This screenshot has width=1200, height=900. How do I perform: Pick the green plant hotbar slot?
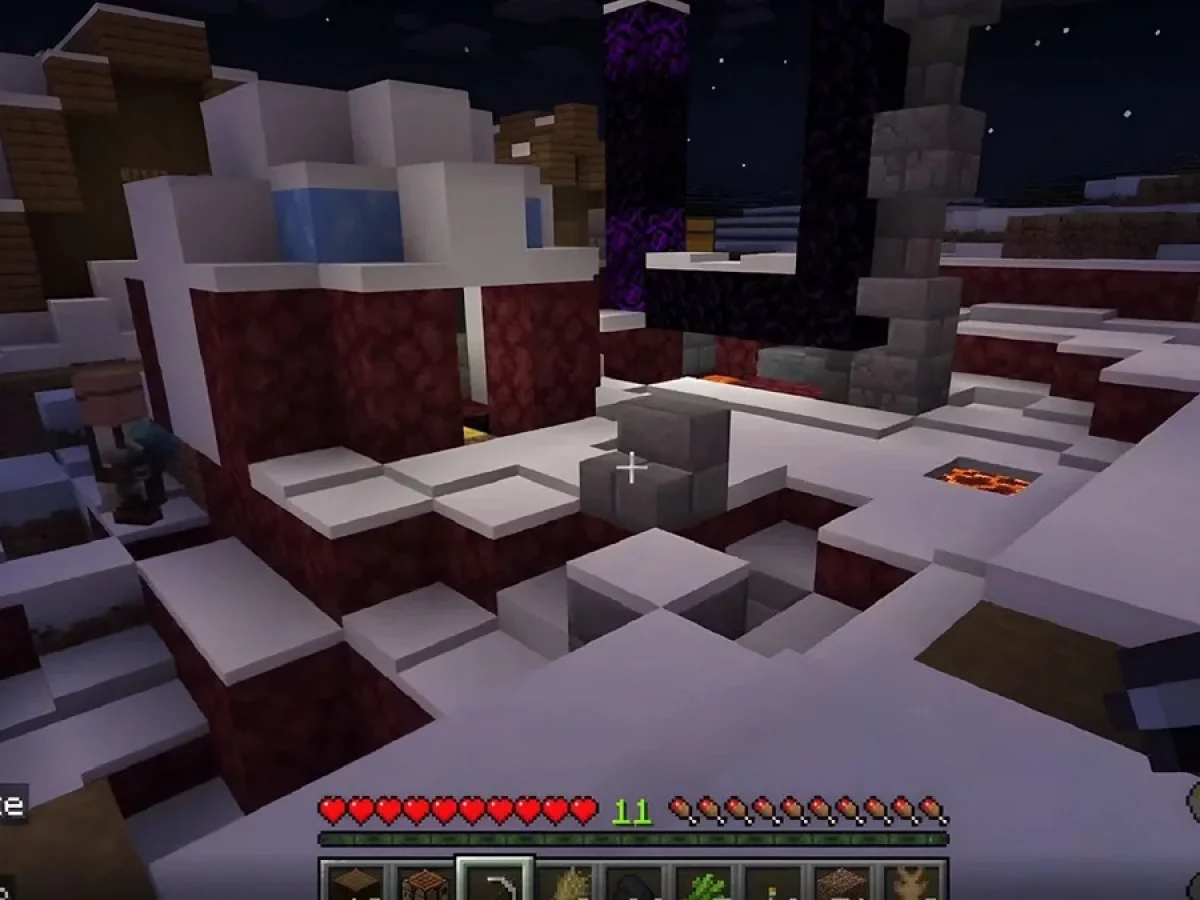click(x=703, y=884)
